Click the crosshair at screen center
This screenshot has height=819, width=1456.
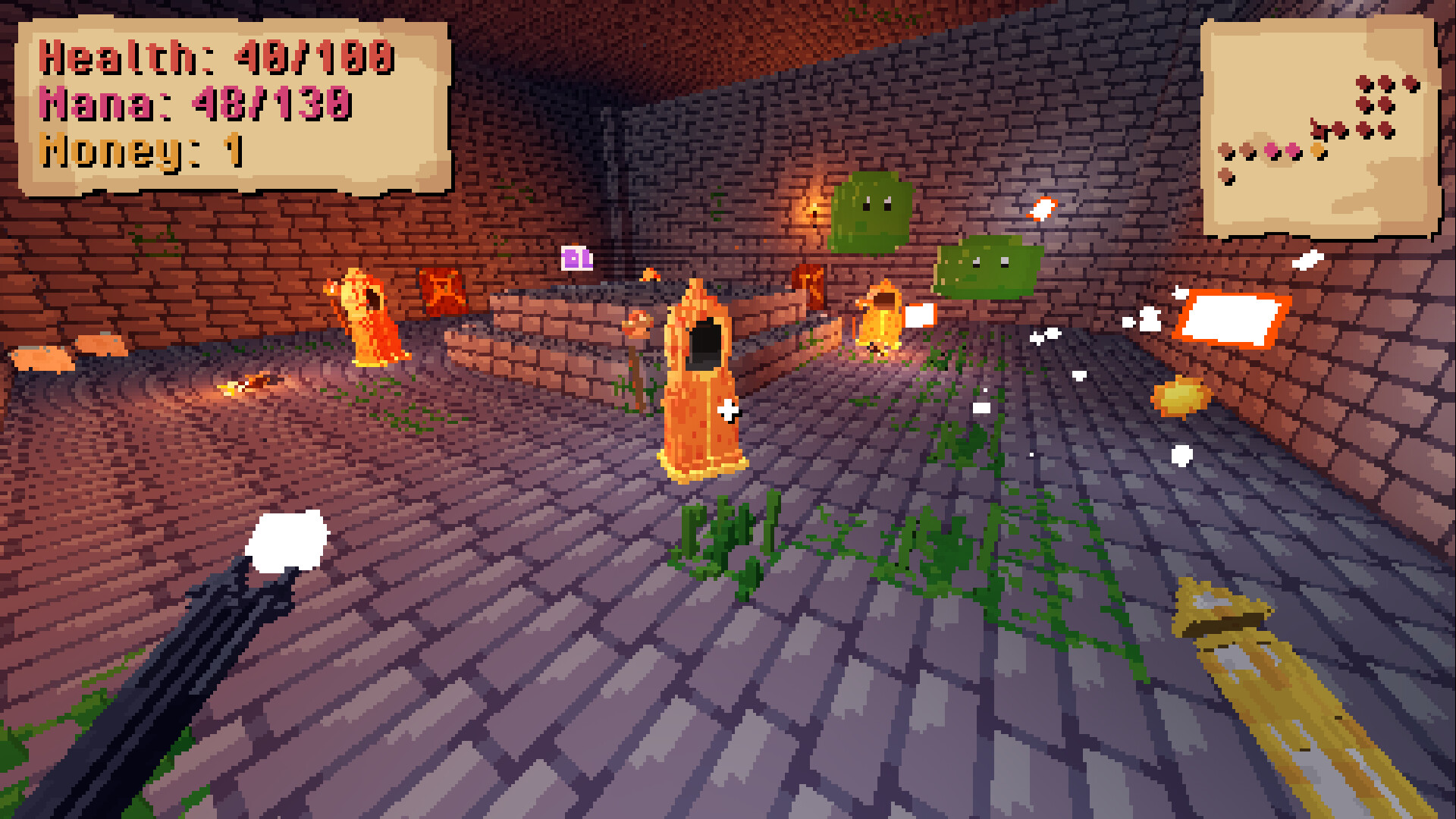(x=728, y=409)
